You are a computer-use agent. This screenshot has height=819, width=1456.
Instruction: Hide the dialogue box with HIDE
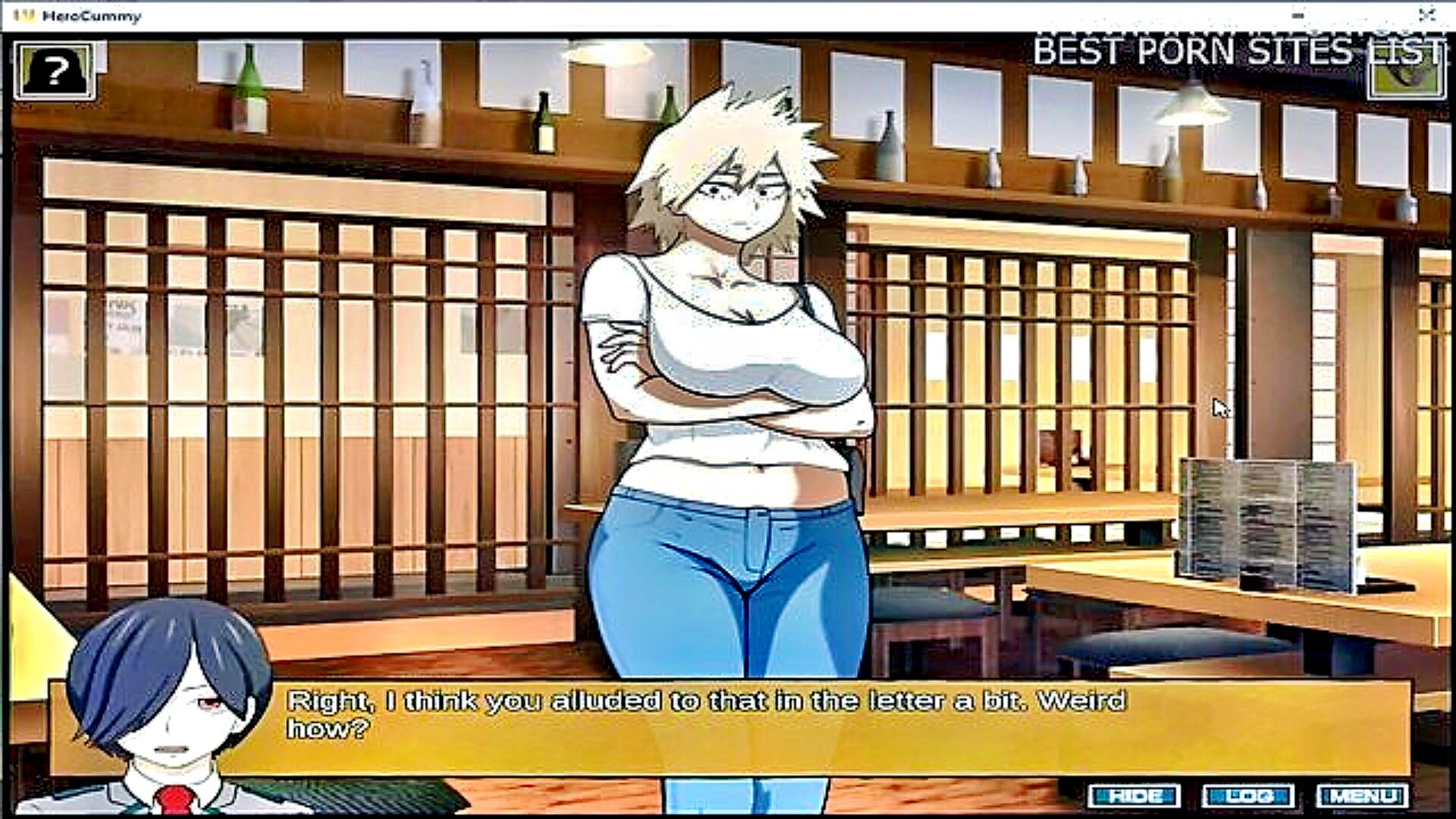(x=1134, y=796)
